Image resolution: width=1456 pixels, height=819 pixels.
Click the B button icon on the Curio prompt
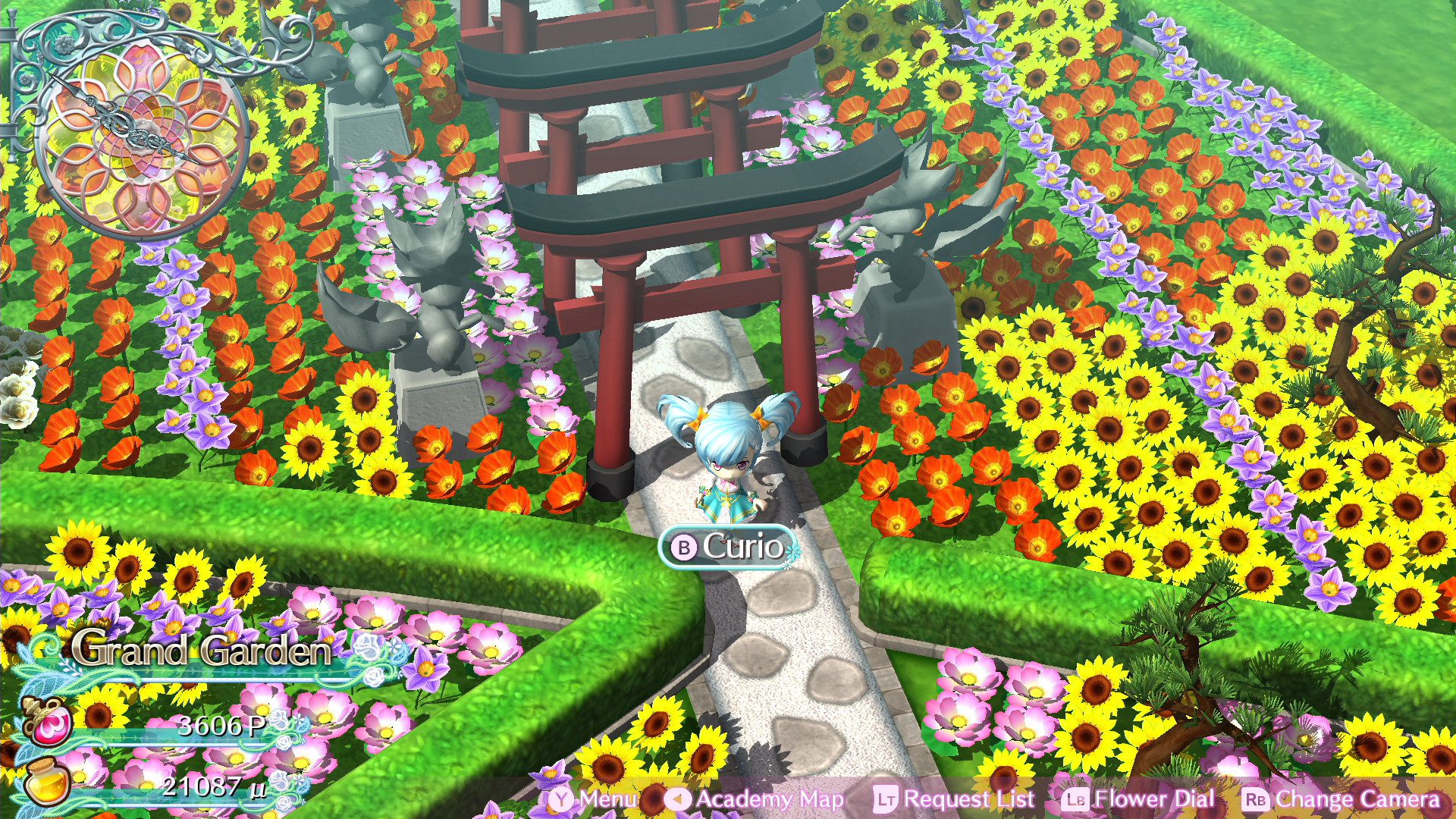[x=685, y=546]
